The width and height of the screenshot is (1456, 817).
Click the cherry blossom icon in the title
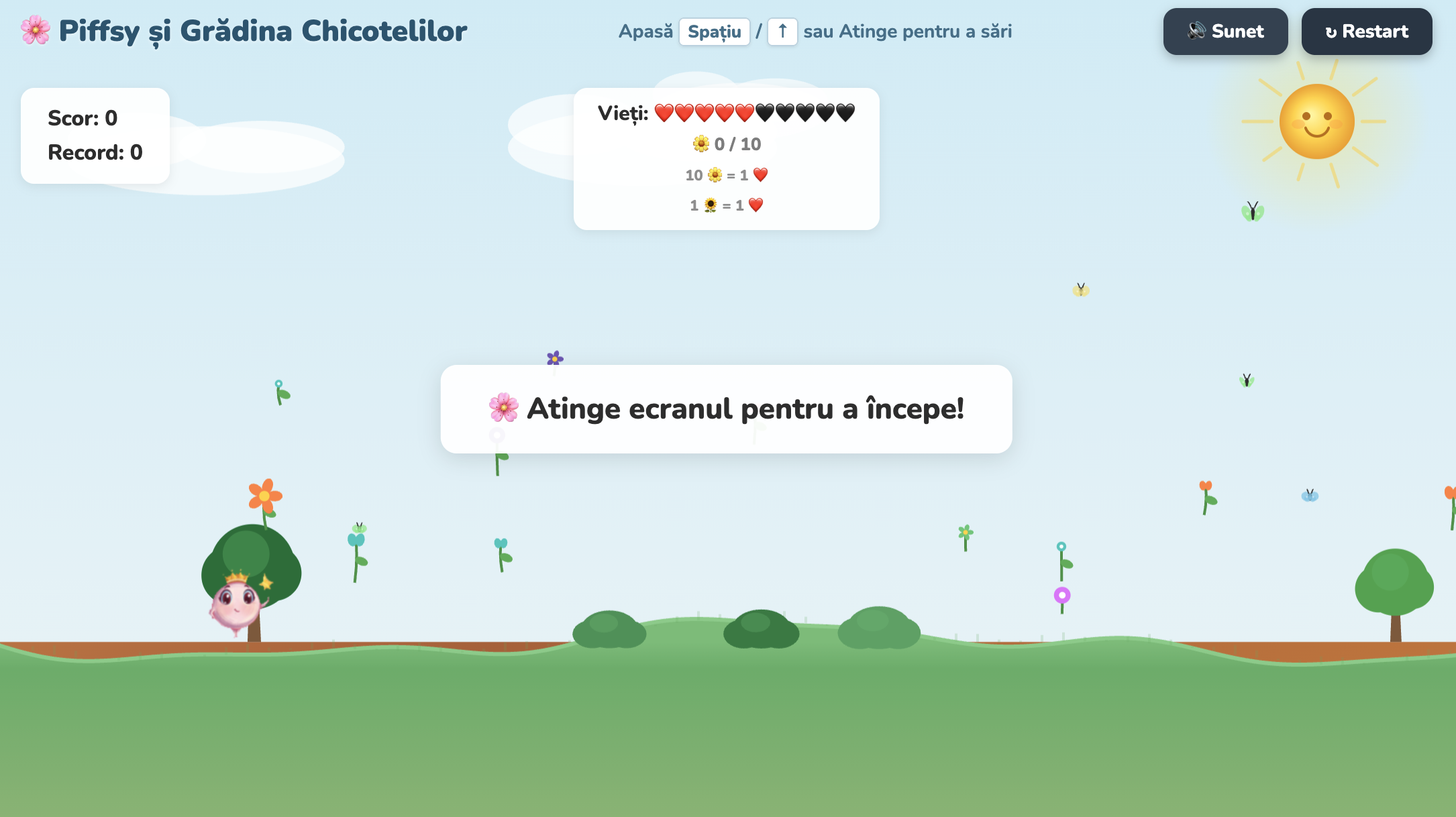coord(35,30)
